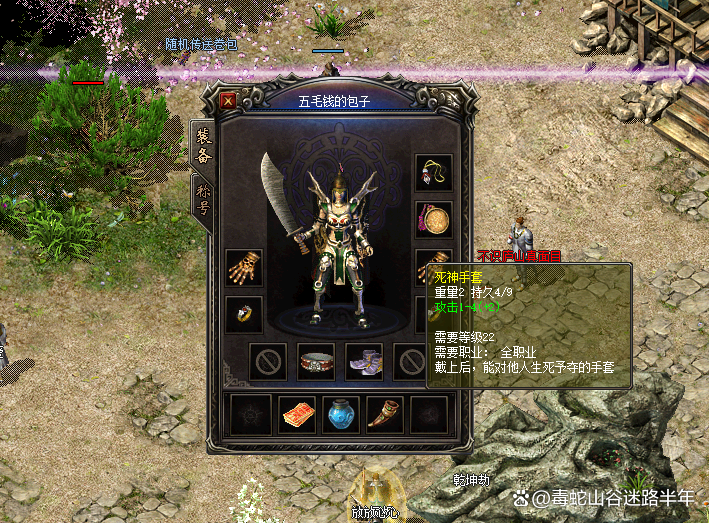Pick the purple boots slot
The height and width of the screenshot is (523, 709).
tap(364, 361)
